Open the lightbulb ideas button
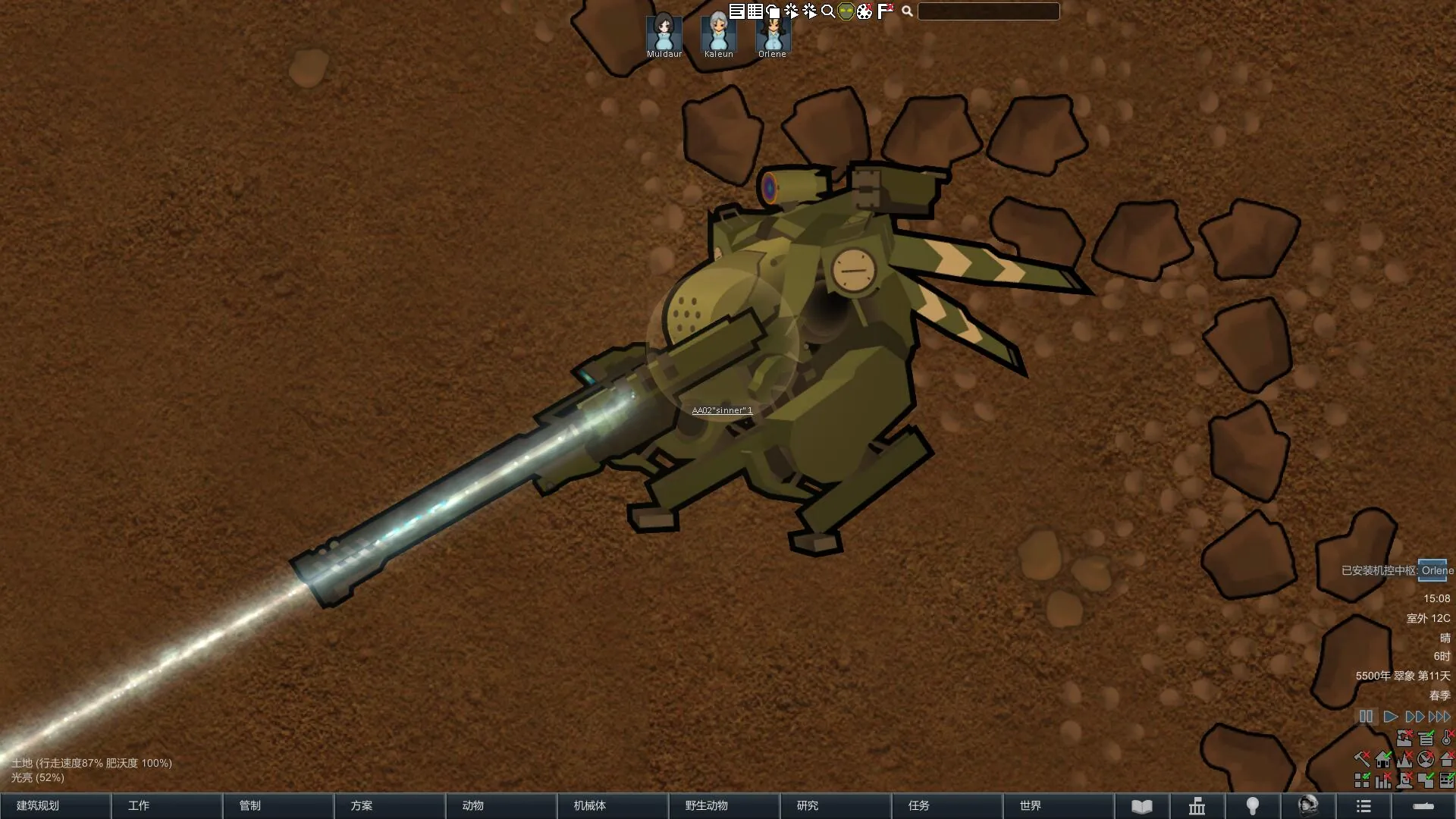 pyautogui.click(x=1253, y=806)
